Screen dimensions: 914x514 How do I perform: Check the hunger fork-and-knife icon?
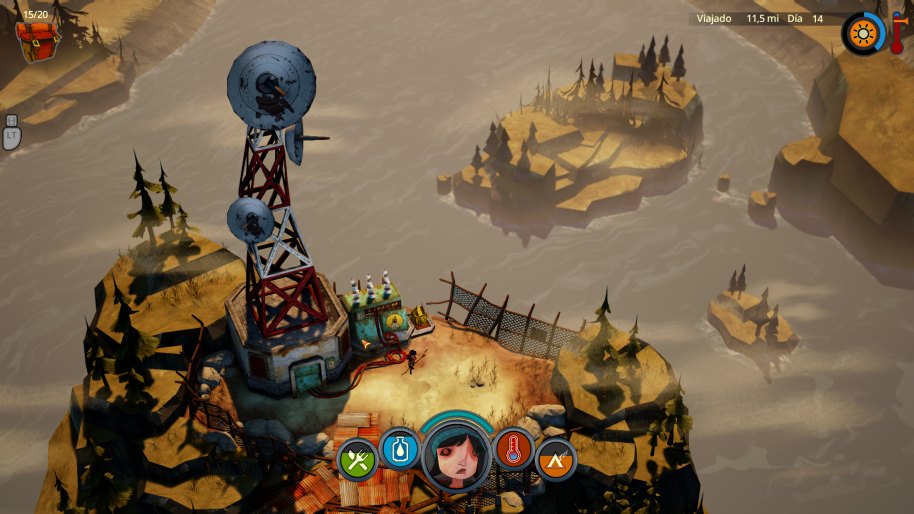point(357,460)
